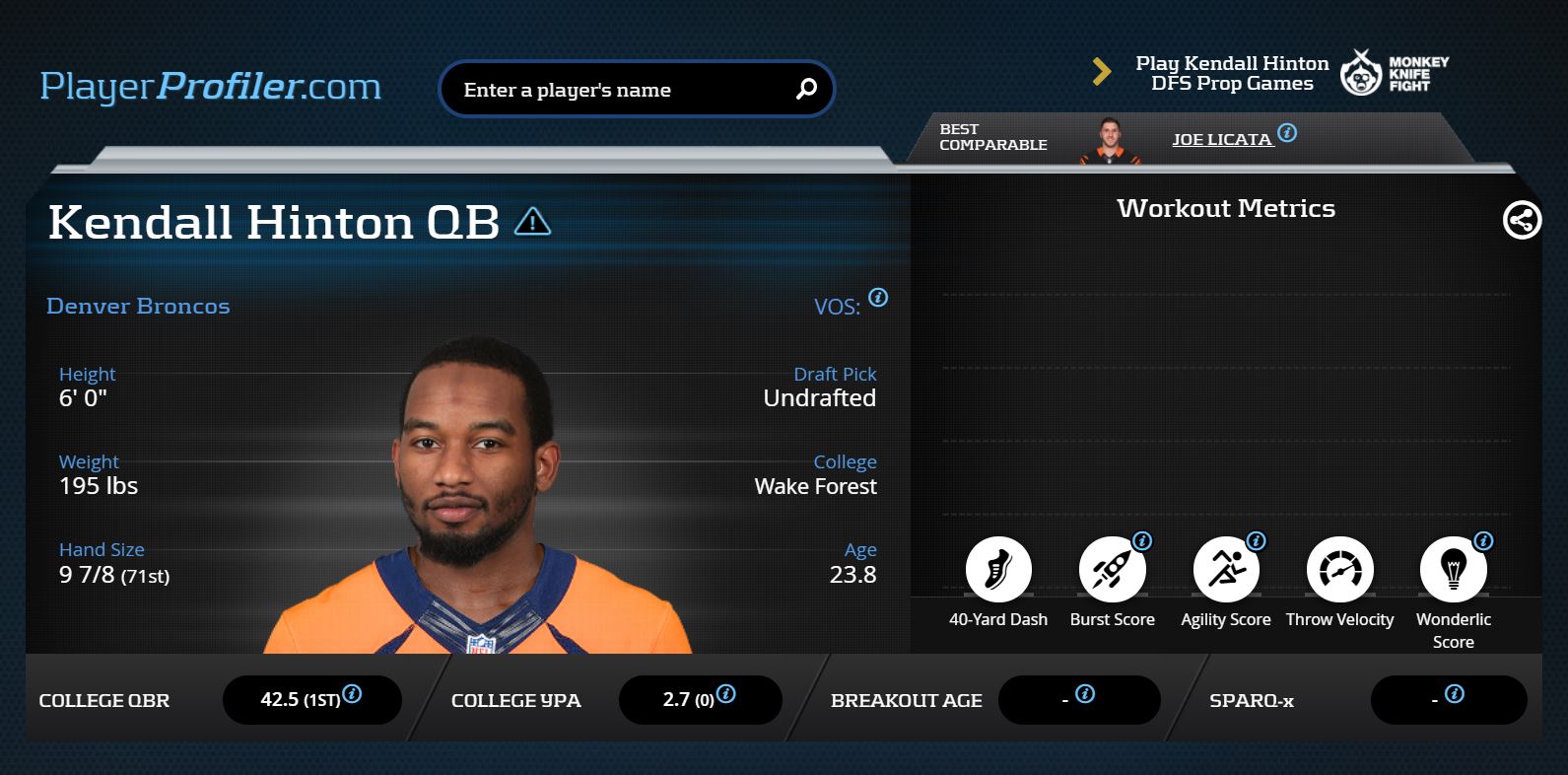Show the VOS info tooltip
Image resolution: width=1568 pixels, height=775 pixels.
pyautogui.click(x=878, y=298)
